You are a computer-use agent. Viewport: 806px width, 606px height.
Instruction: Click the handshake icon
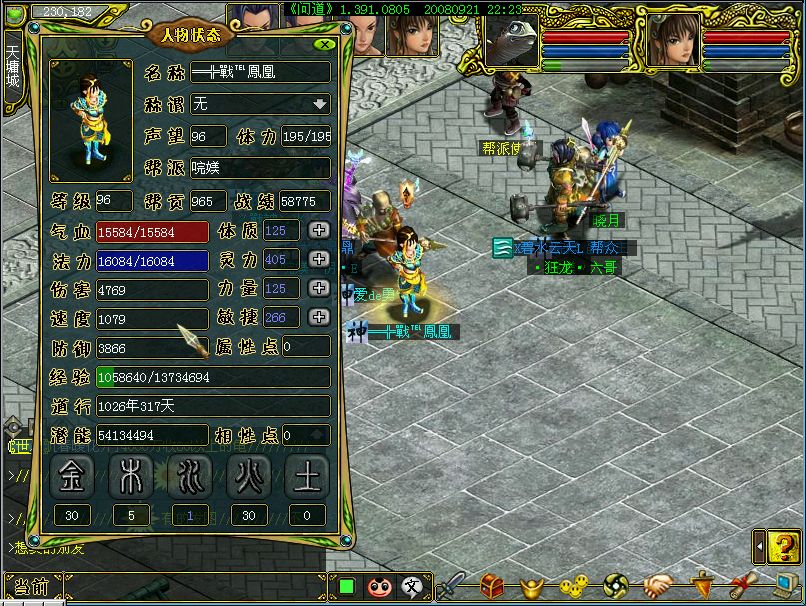point(657,586)
